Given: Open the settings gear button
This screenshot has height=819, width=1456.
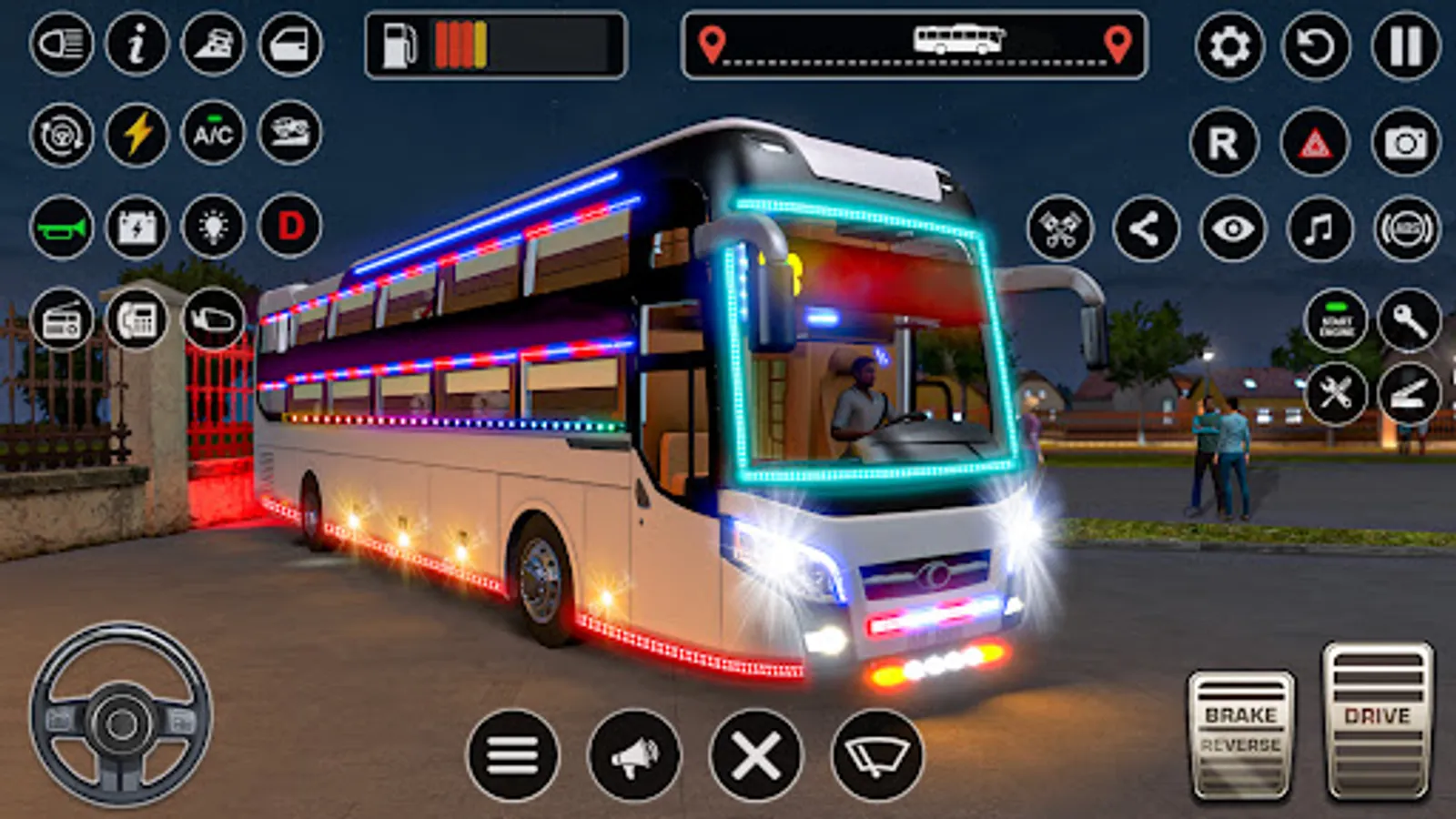Looking at the screenshot, I should [1229, 45].
